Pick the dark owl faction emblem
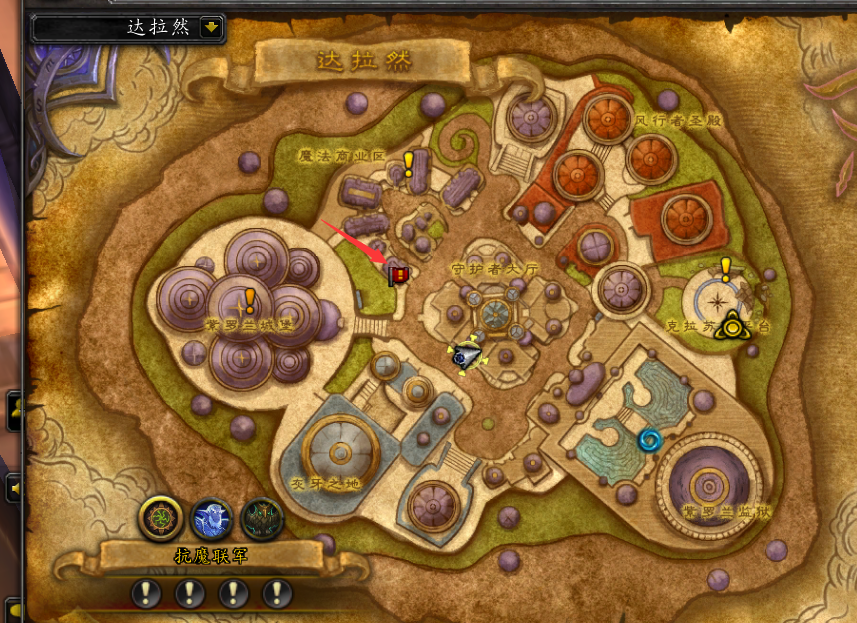The image size is (857, 623). pyautogui.click(x=263, y=518)
